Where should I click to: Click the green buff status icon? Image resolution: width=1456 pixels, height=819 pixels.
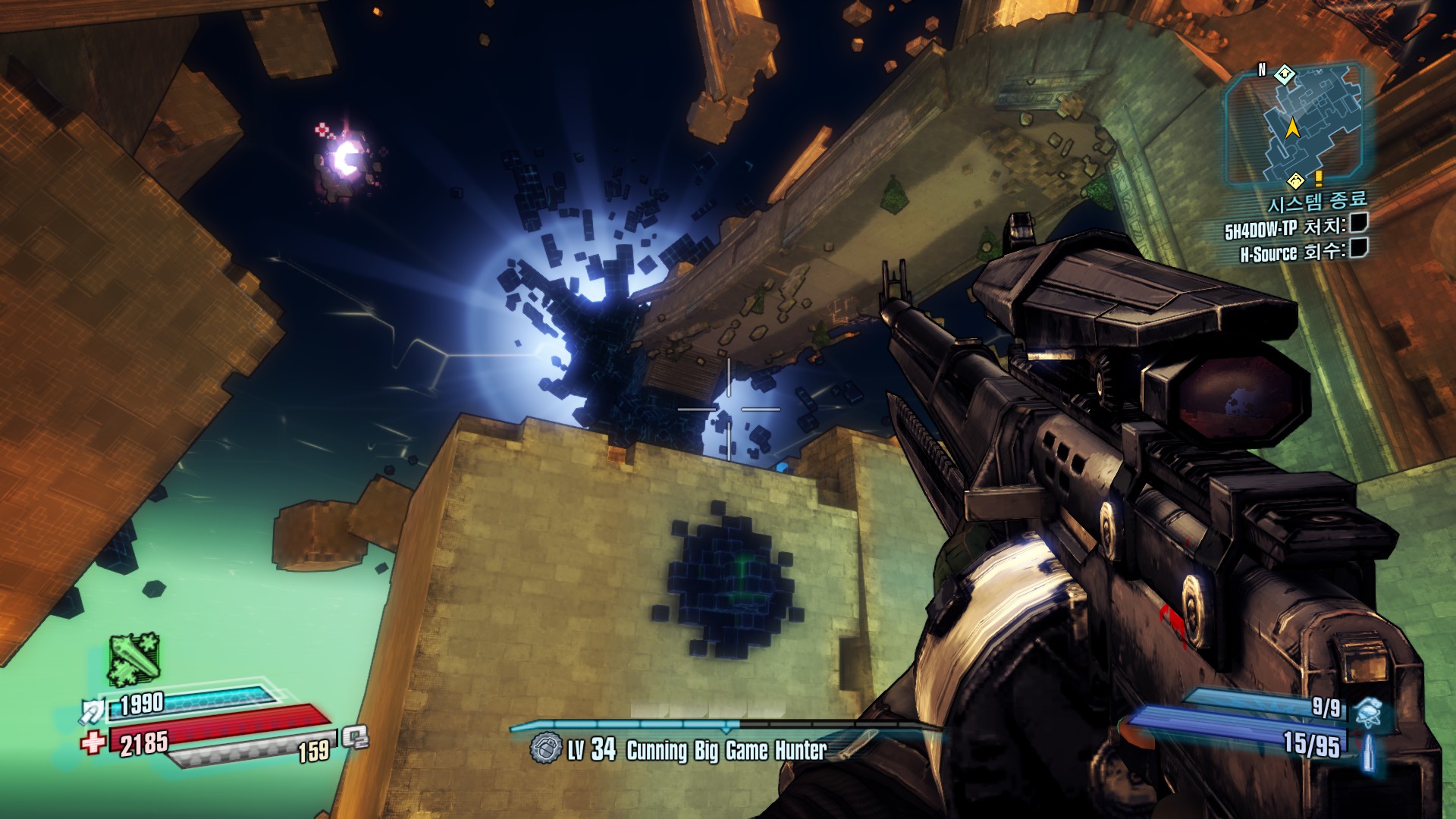(133, 660)
